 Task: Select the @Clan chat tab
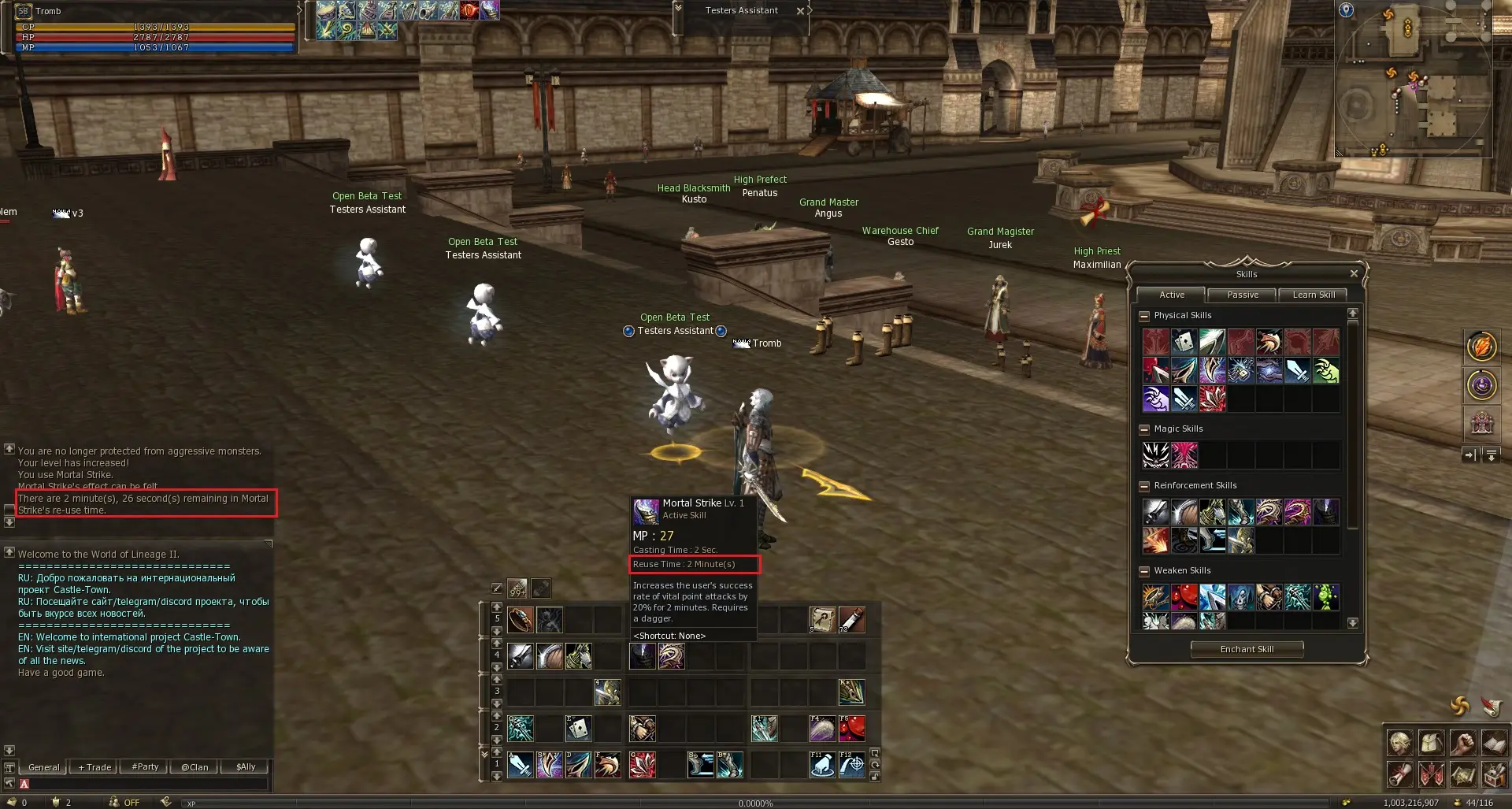(195, 767)
